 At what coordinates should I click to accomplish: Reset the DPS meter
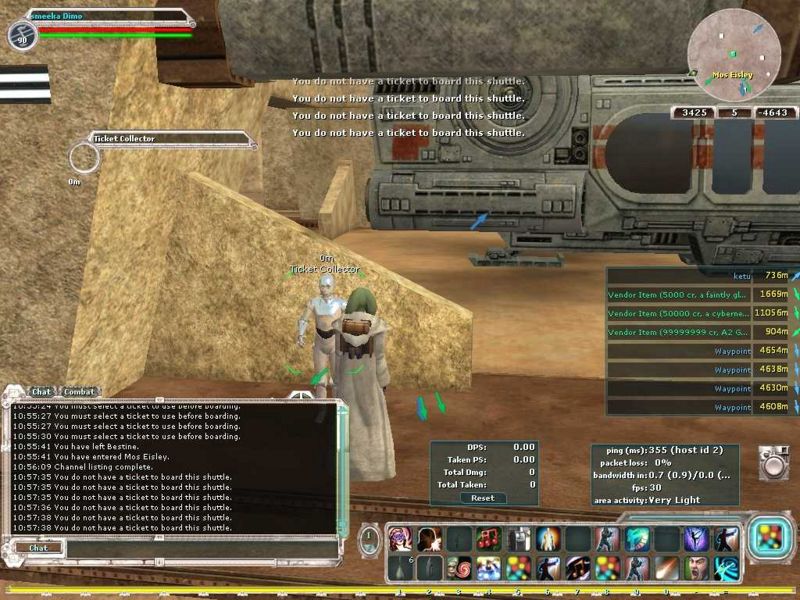click(x=482, y=498)
